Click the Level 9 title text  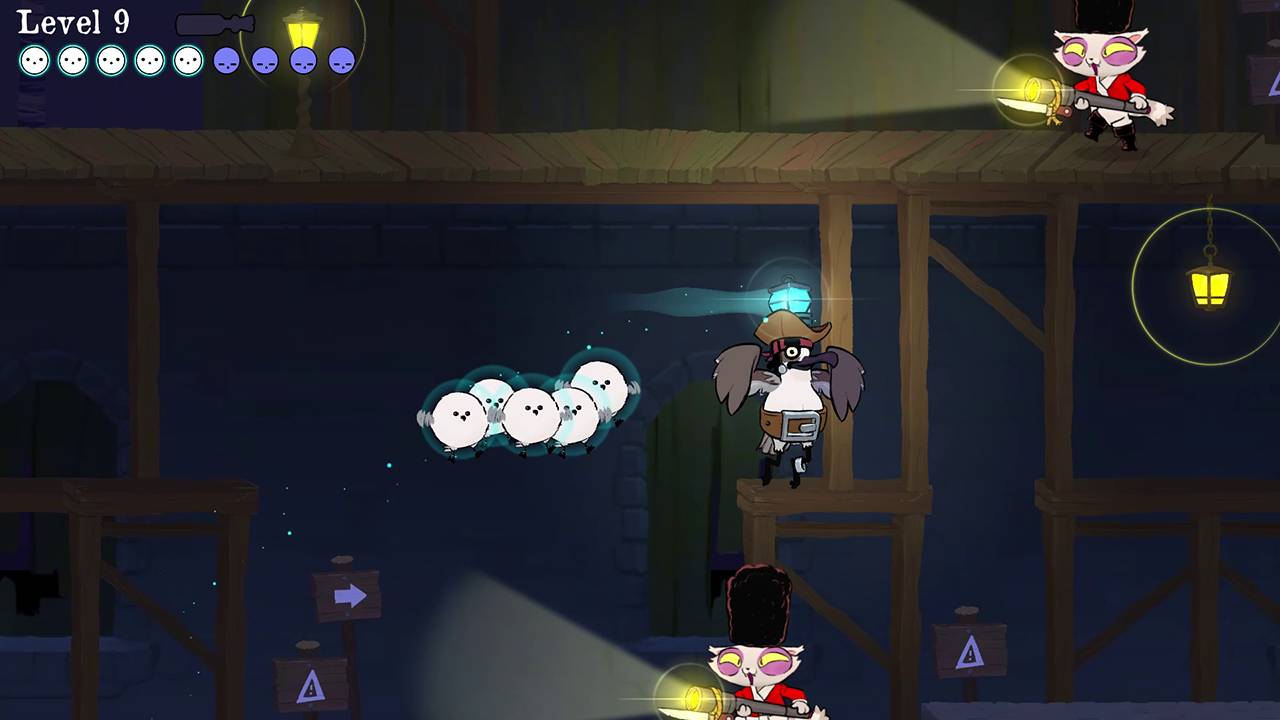point(72,20)
